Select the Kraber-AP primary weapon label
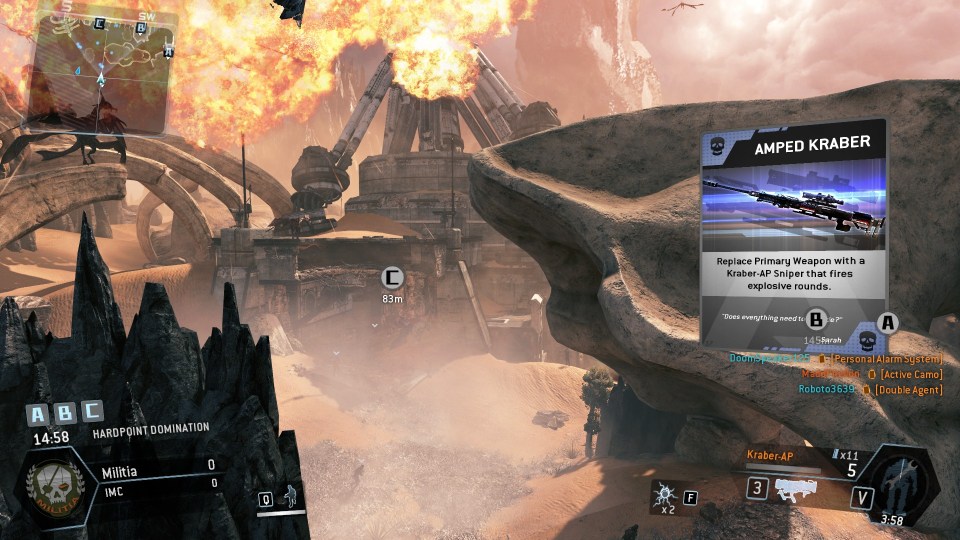This screenshot has width=960, height=540. tap(769, 456)
